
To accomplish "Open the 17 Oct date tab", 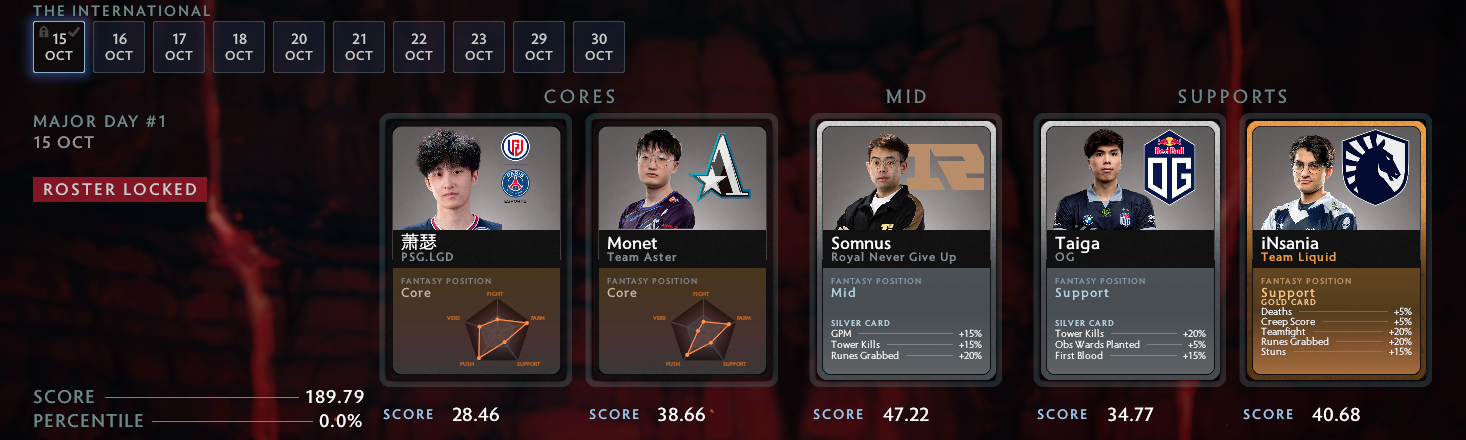I will pos(179,48).
